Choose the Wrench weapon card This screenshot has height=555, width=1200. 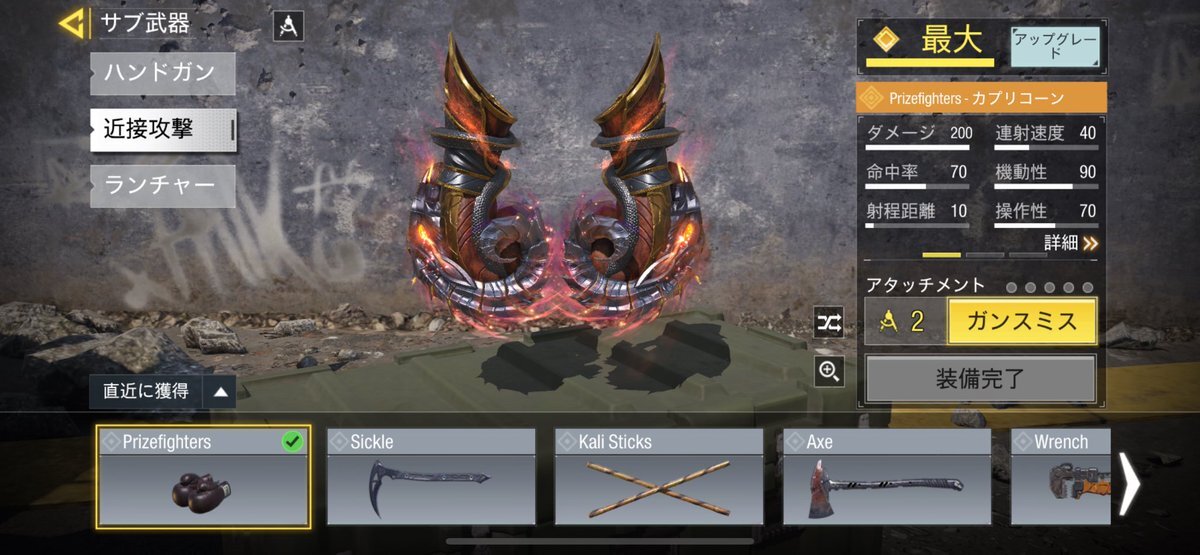(x=1062, y=476)
